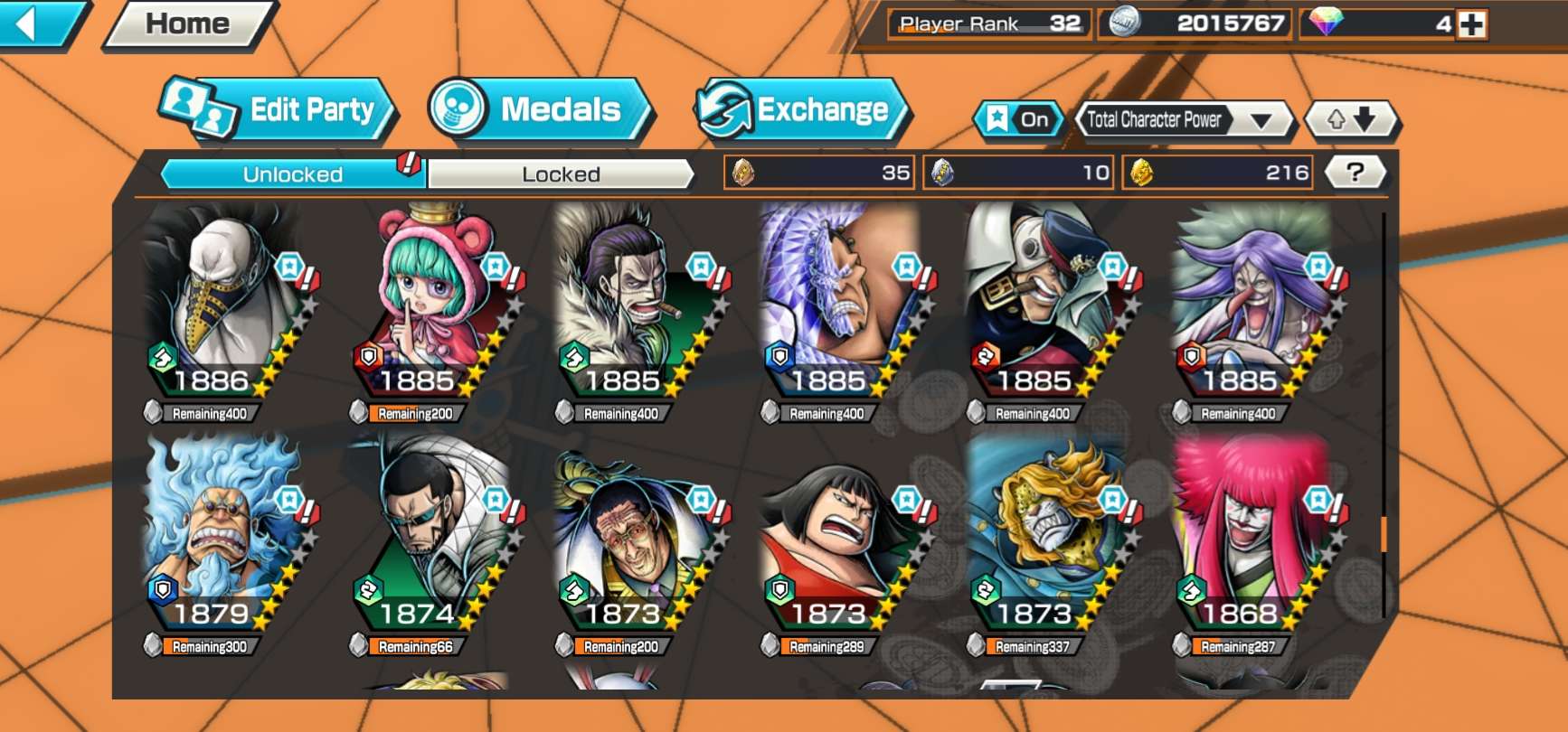
Task: Open the Exchange menu
Action: coord(802,110)
